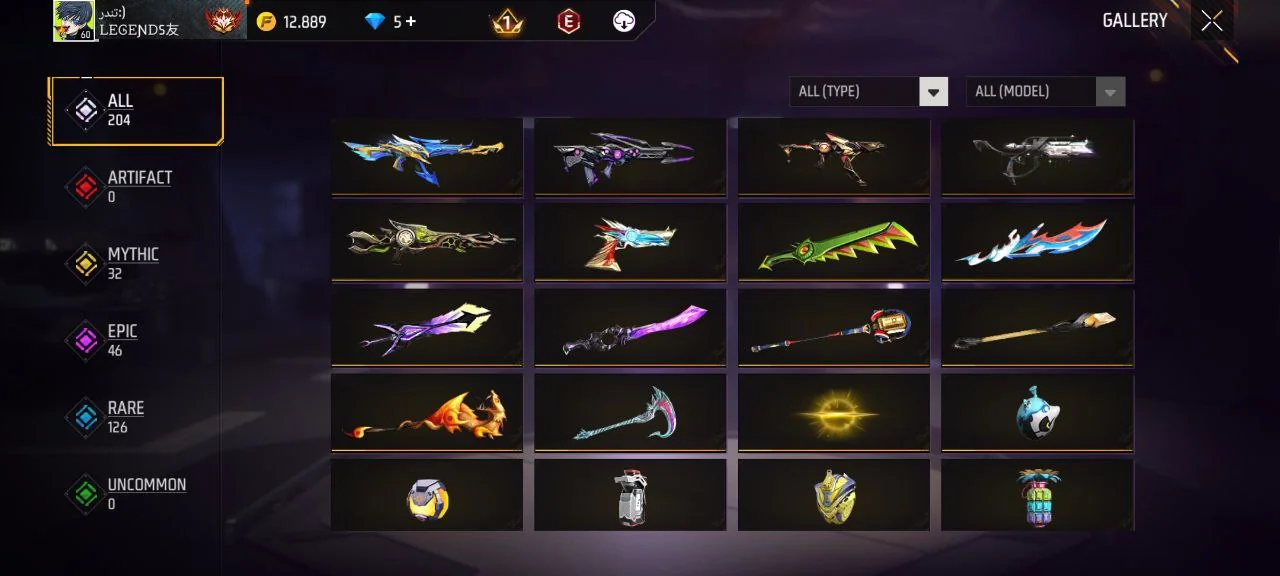1280x576 pixels.
Task: Select the purple katana blade skin
Action: [x=630, y=328]
